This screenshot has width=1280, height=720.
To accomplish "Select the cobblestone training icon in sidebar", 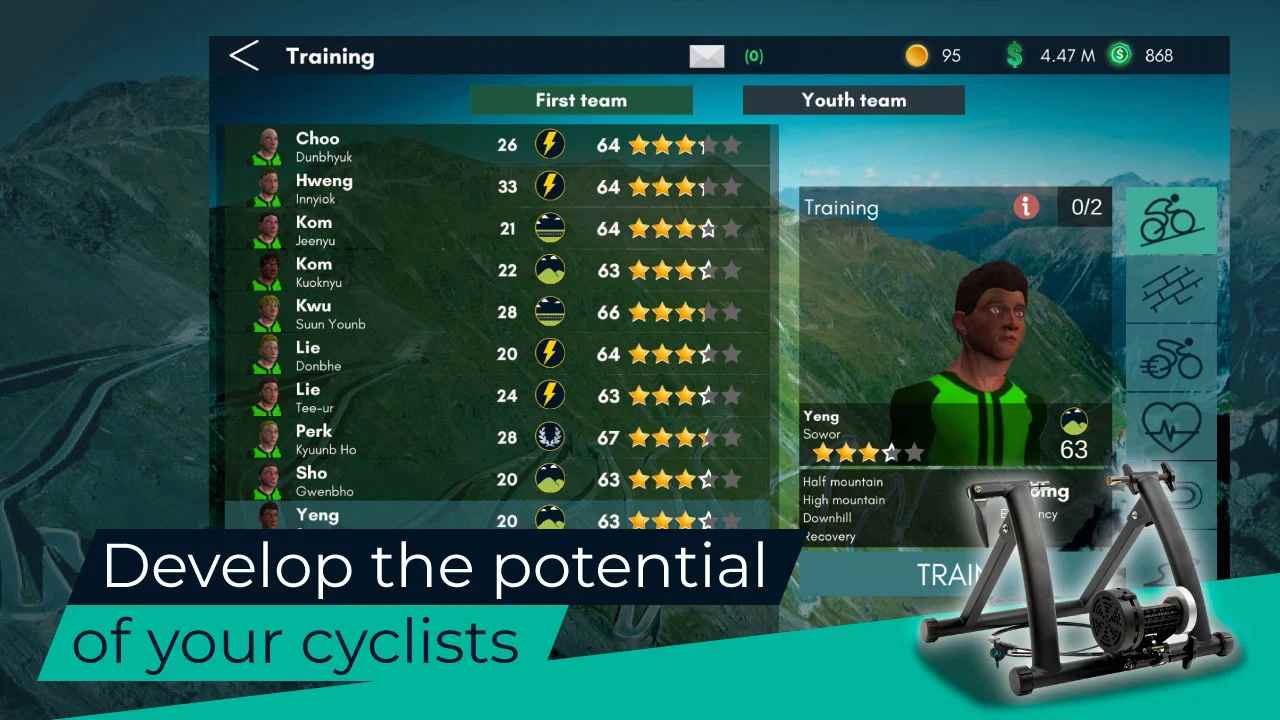I will pos(1171,292).
